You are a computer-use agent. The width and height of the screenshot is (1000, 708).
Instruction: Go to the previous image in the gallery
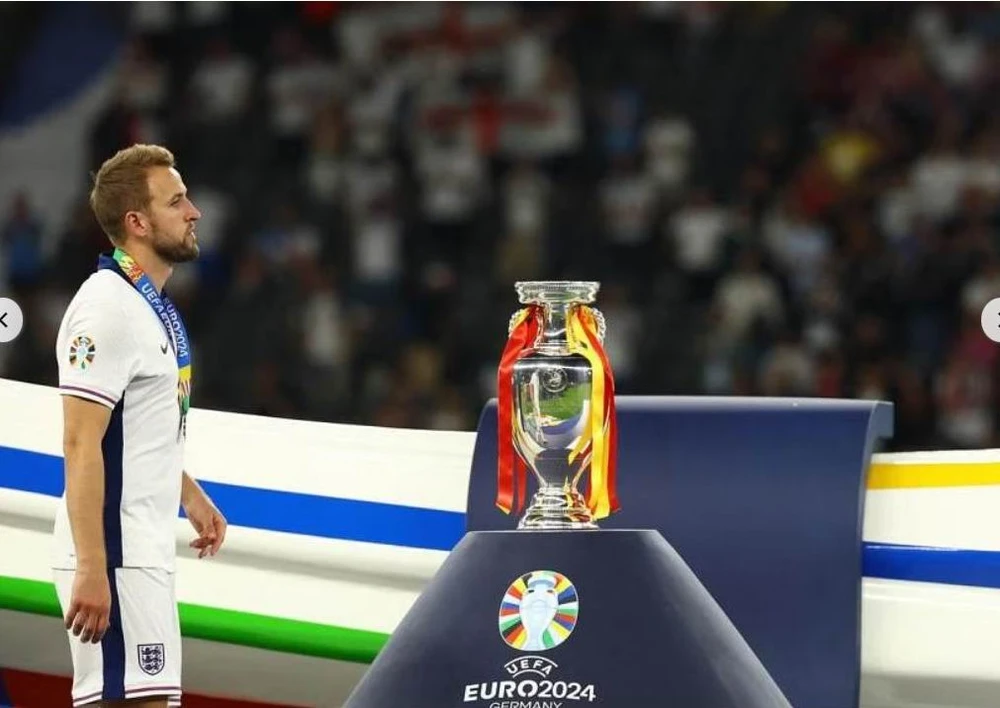[x=6, y=320]
